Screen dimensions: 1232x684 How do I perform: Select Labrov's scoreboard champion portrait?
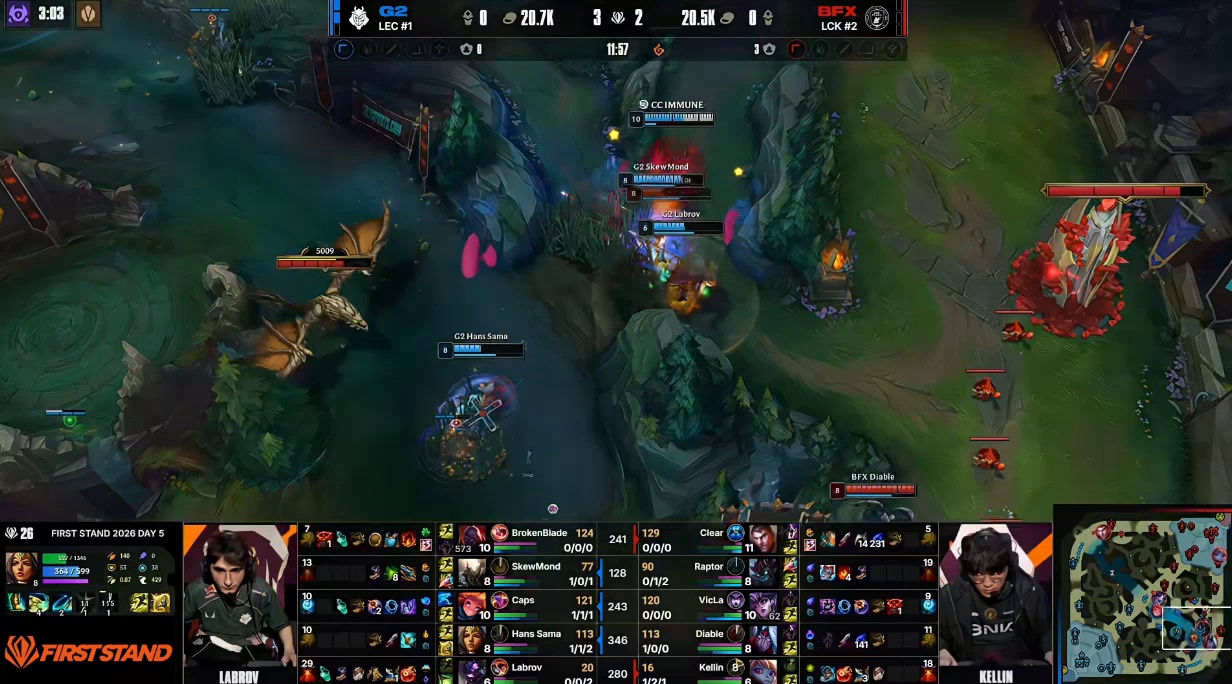[472, 669]
